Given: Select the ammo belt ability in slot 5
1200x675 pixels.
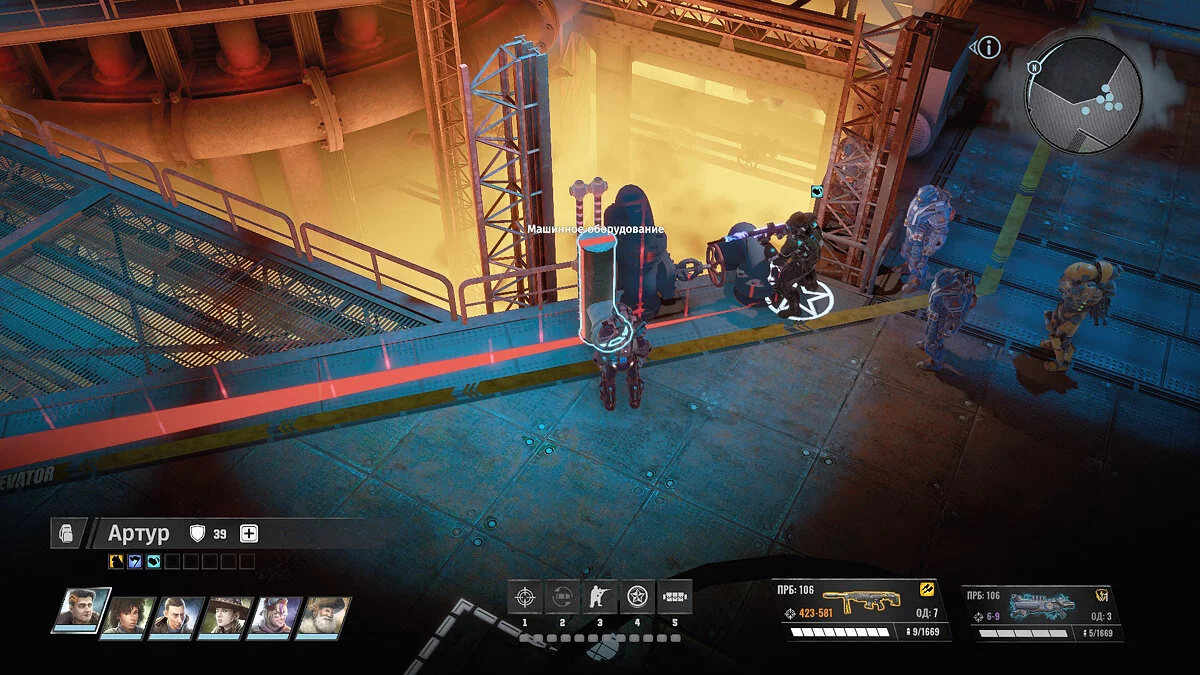Looking at the screenshot, I should click(x=675, y=598).
